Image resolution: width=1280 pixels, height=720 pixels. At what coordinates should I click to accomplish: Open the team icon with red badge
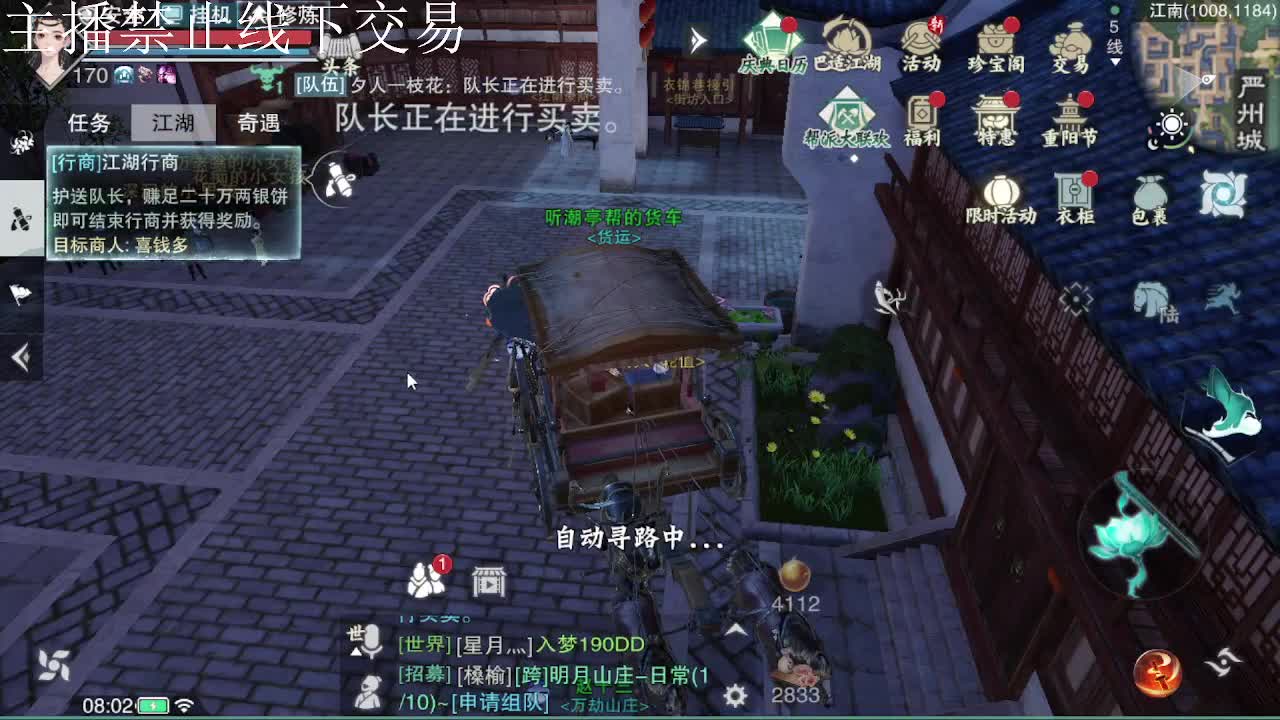(x=426, y=578)
